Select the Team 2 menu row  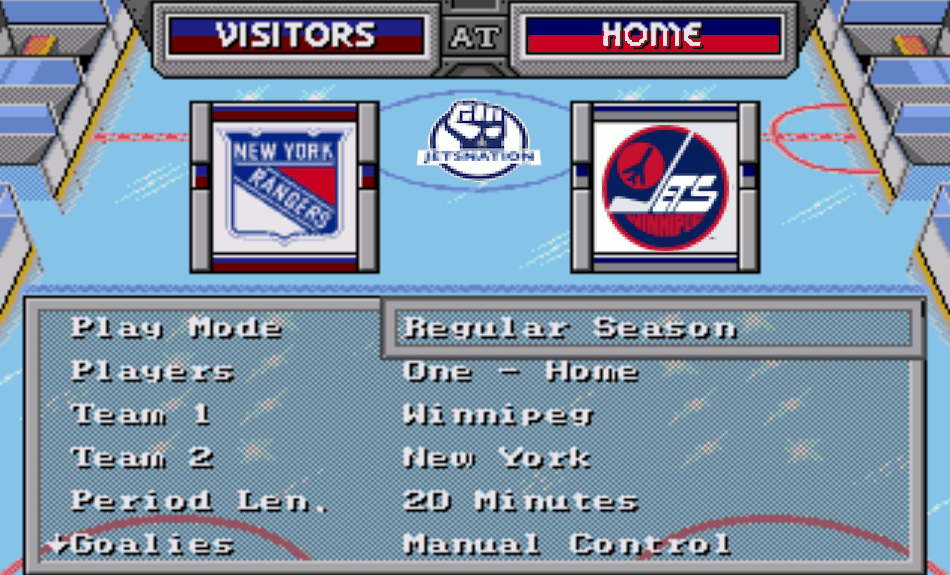[142, 458]
